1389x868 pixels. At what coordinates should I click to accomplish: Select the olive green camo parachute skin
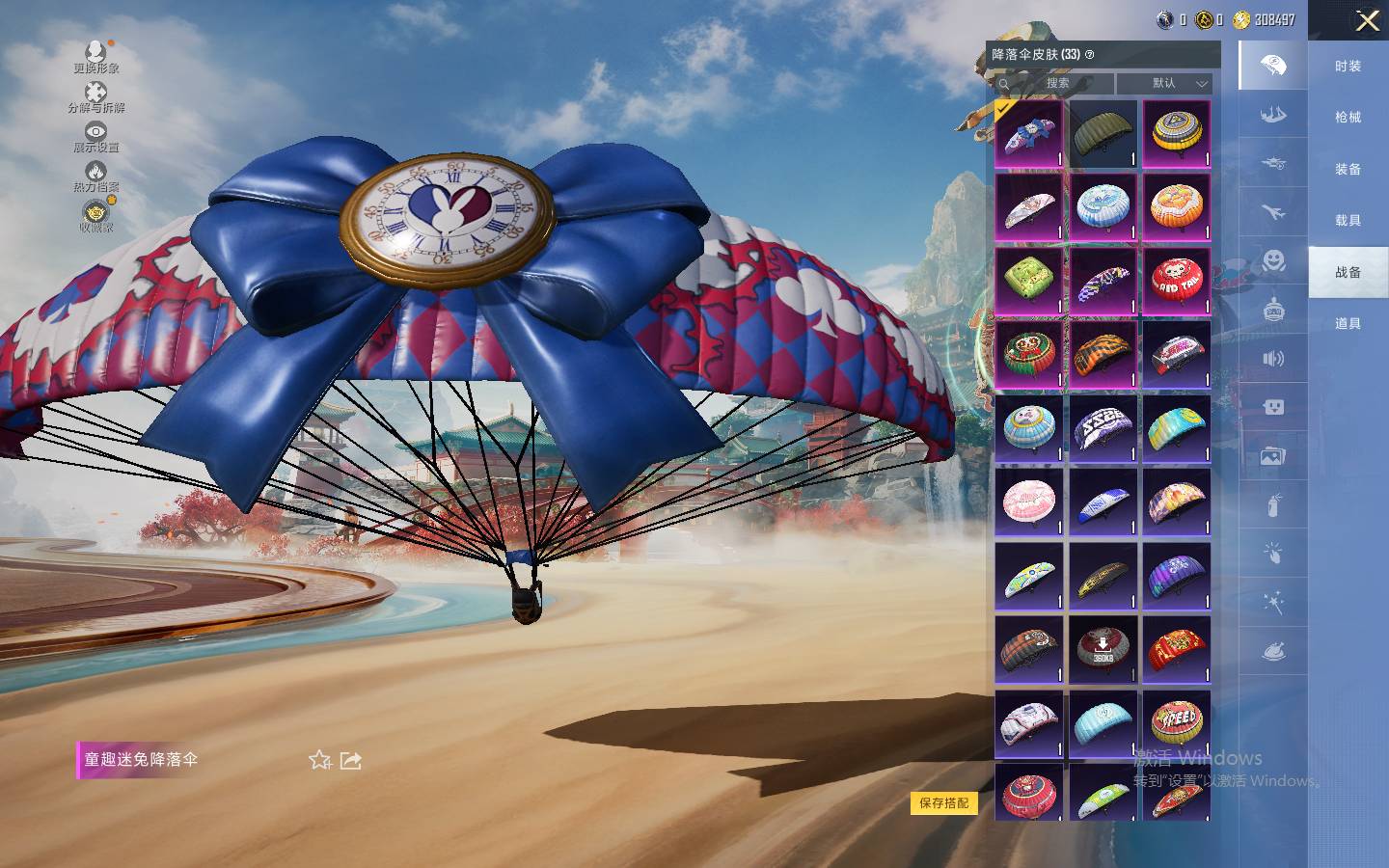1103,134
